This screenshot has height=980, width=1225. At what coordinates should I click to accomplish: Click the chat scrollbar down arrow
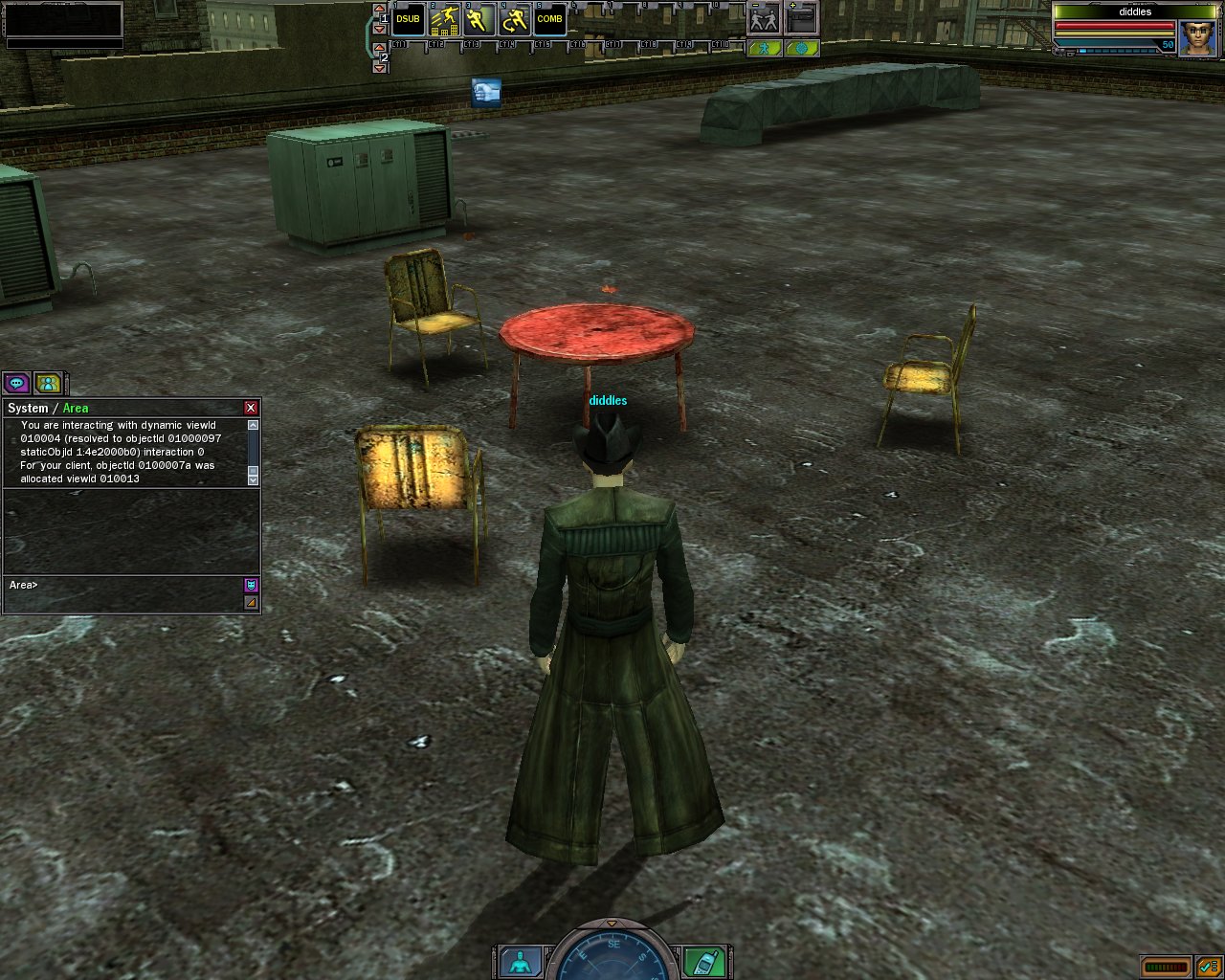253,479
